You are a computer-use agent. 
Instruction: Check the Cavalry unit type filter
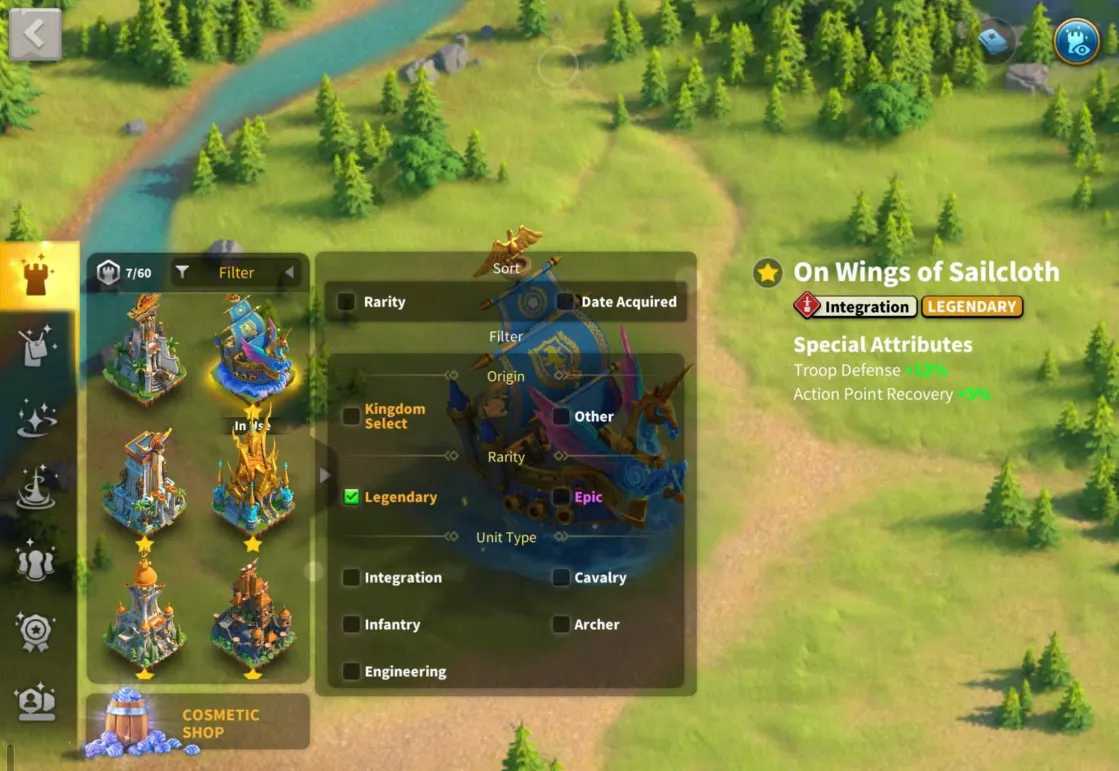coord(562,577)
